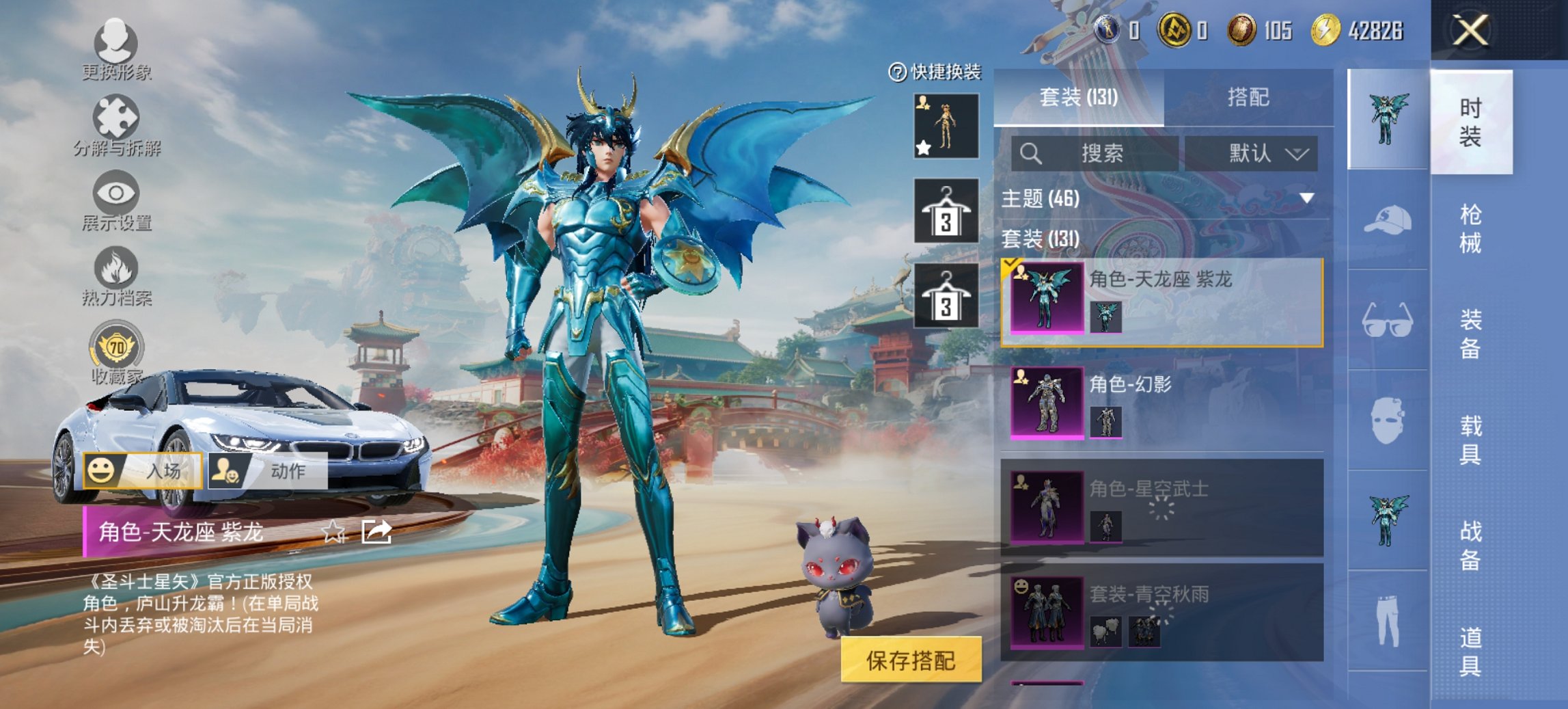
Task: Favorite the outfit with the star icon
Action: click(333, 532)
